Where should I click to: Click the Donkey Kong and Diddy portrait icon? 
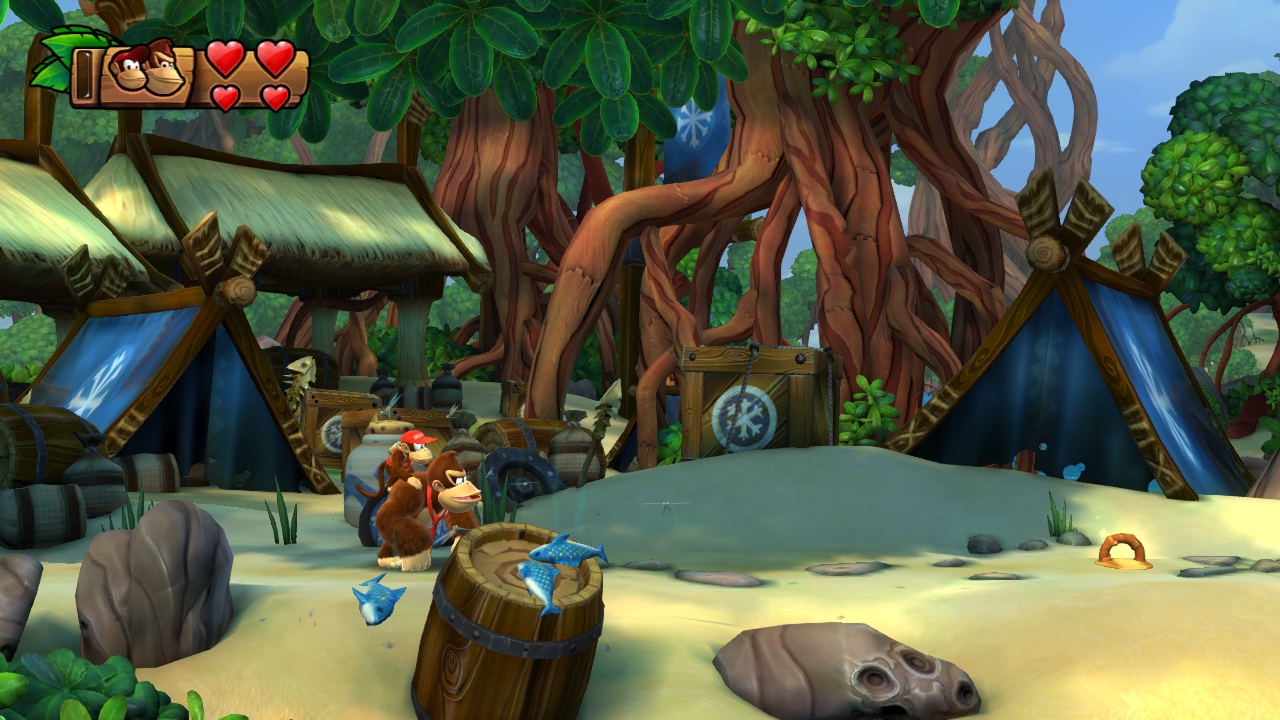(146, 71)
